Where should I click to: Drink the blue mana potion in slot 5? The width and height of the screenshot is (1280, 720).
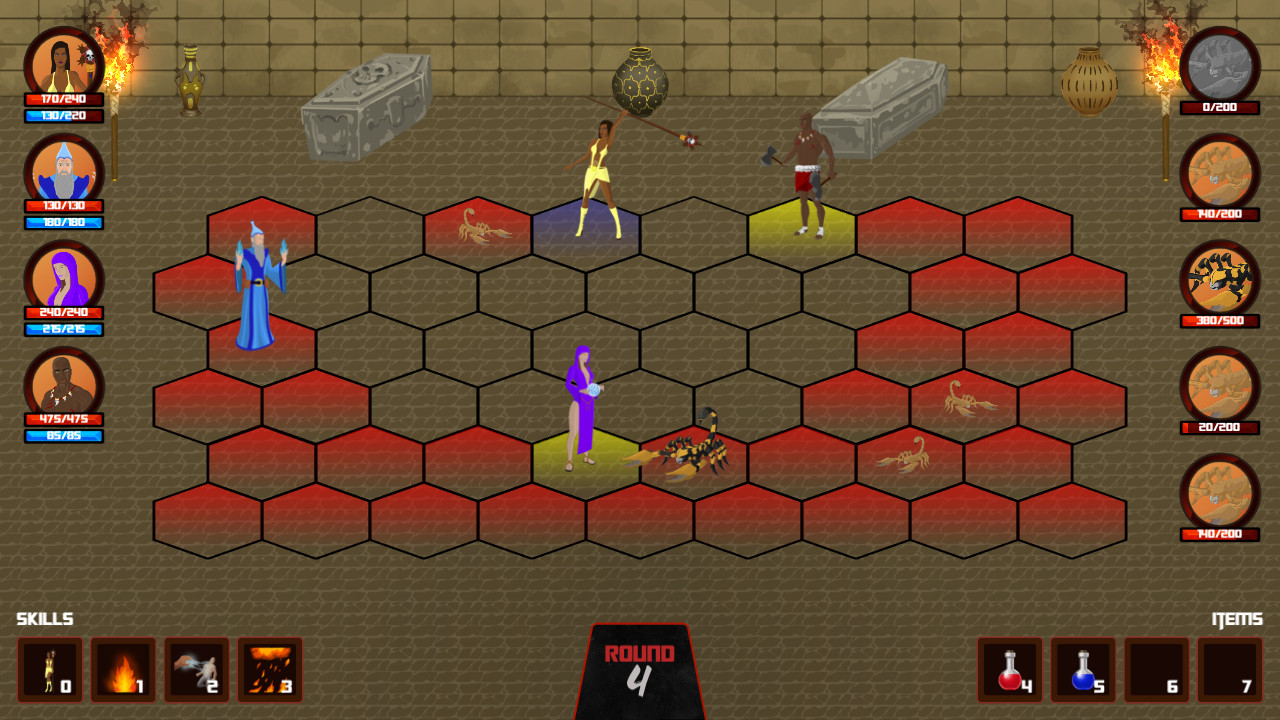tap(1081, 670)
